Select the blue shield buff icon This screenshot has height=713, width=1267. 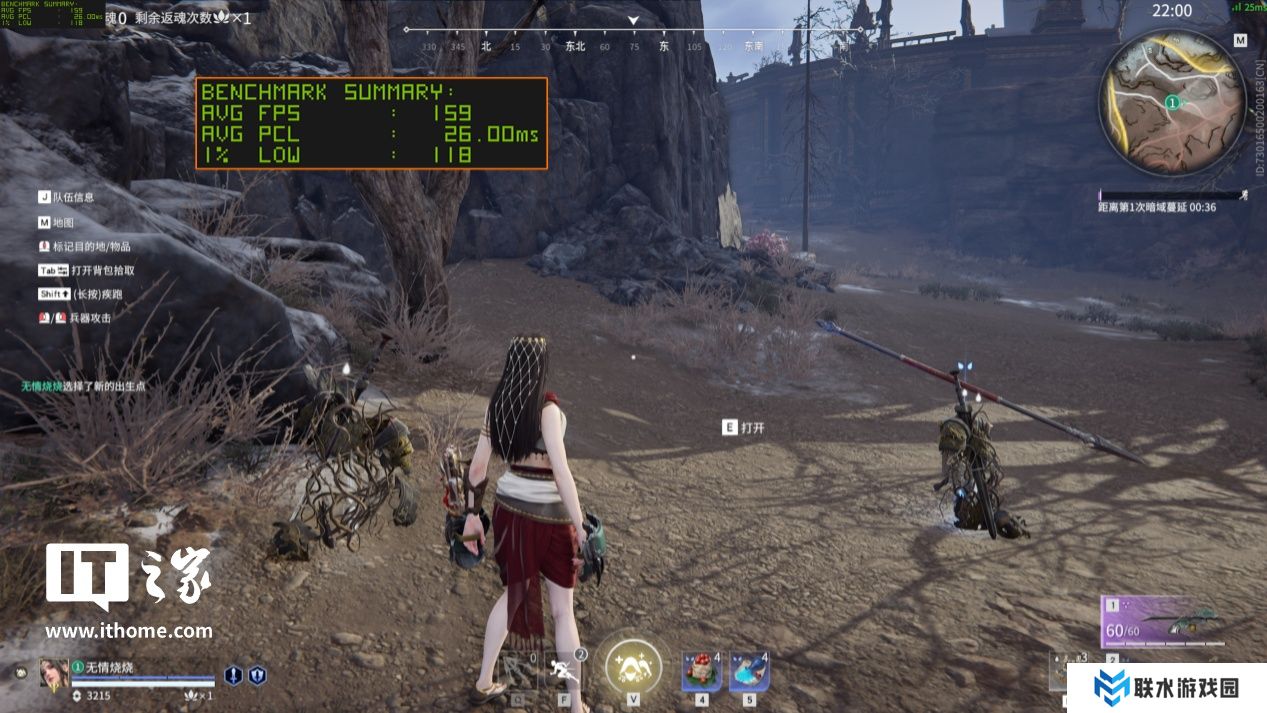click(257, 675)
